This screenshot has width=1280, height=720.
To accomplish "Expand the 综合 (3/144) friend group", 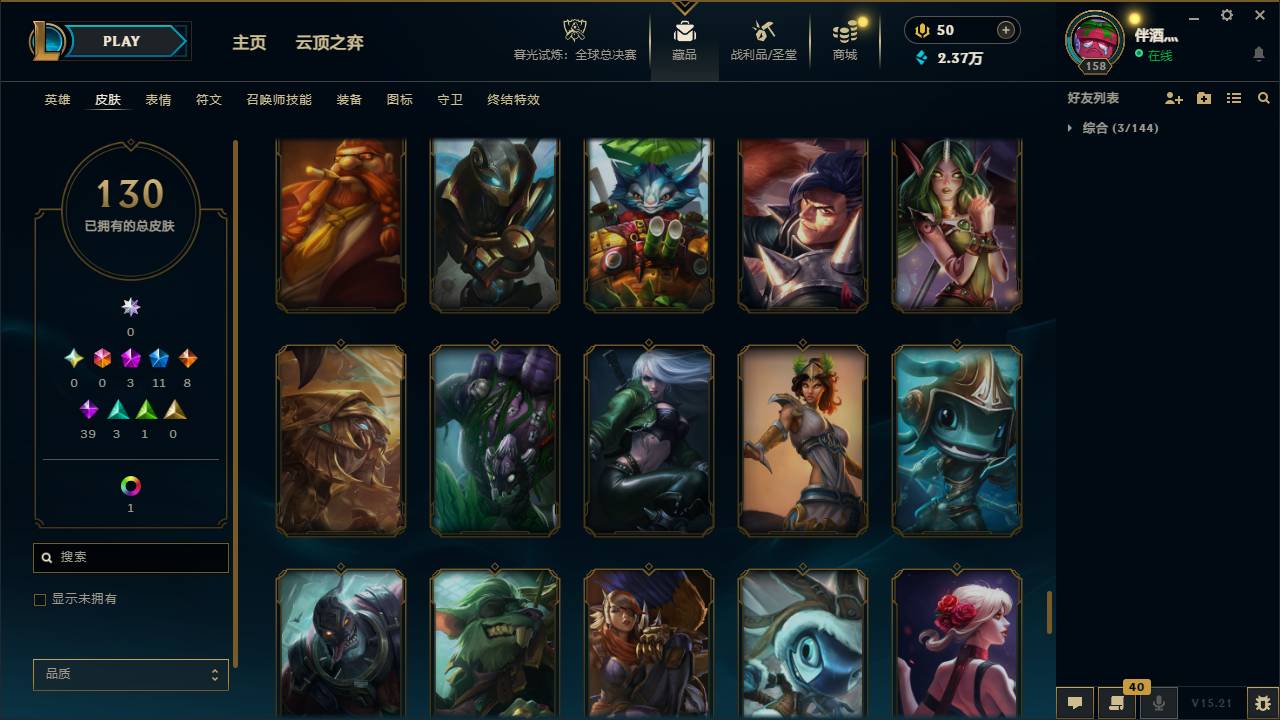I will (1118, 128).
